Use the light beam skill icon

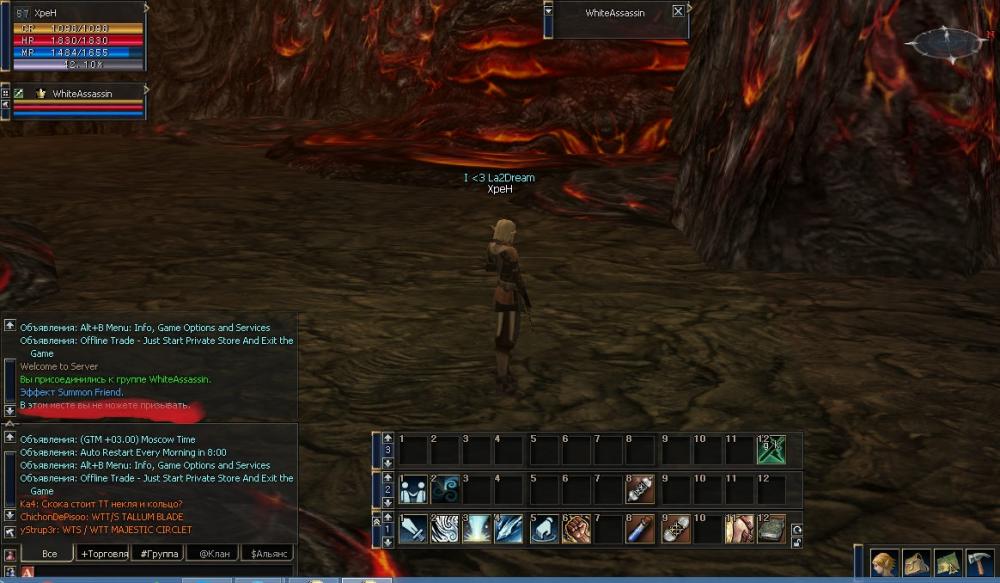tap(478, 529)
